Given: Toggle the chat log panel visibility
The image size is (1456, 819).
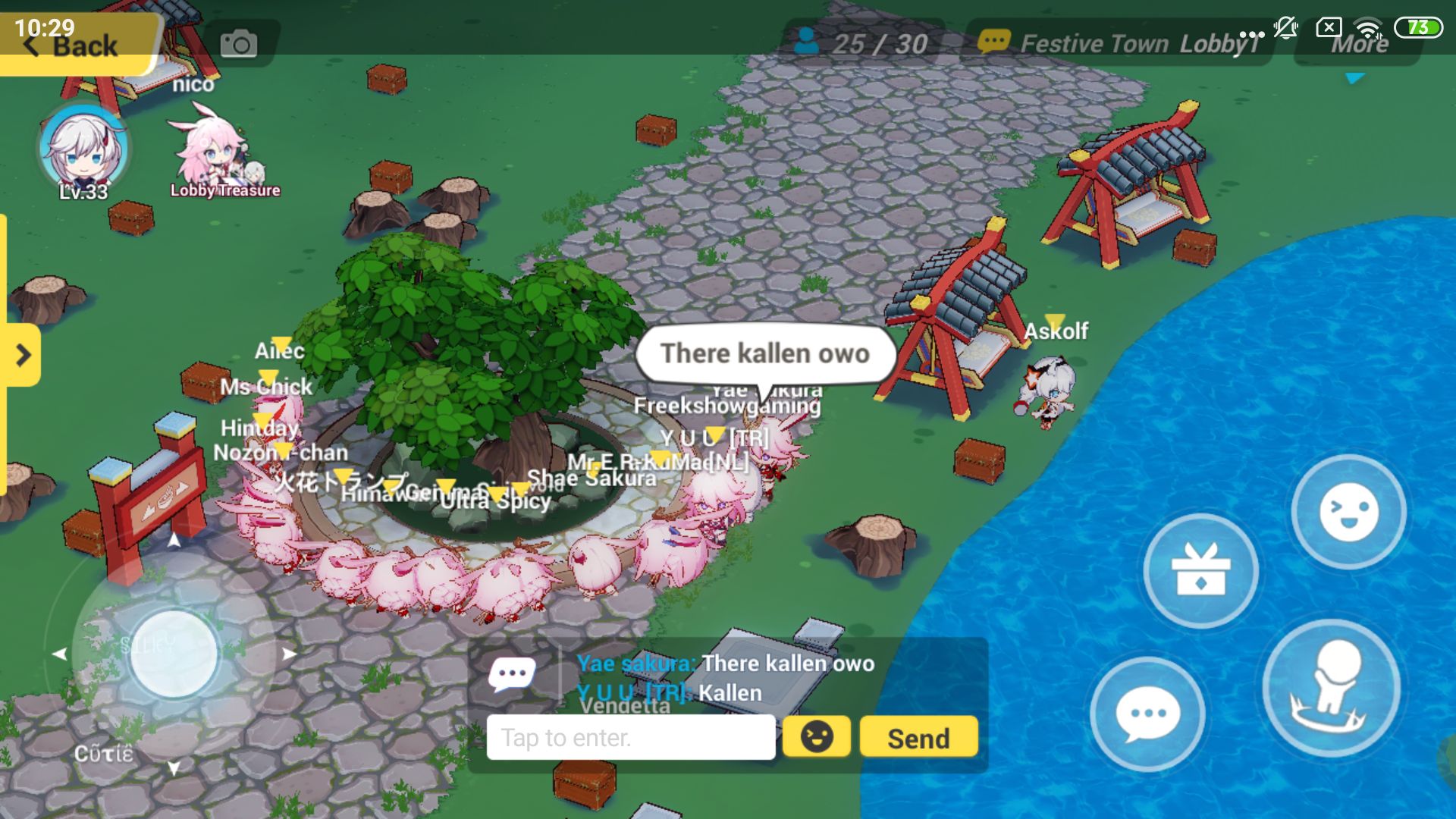Looking at the screenshot, I should tap(513, 673).
